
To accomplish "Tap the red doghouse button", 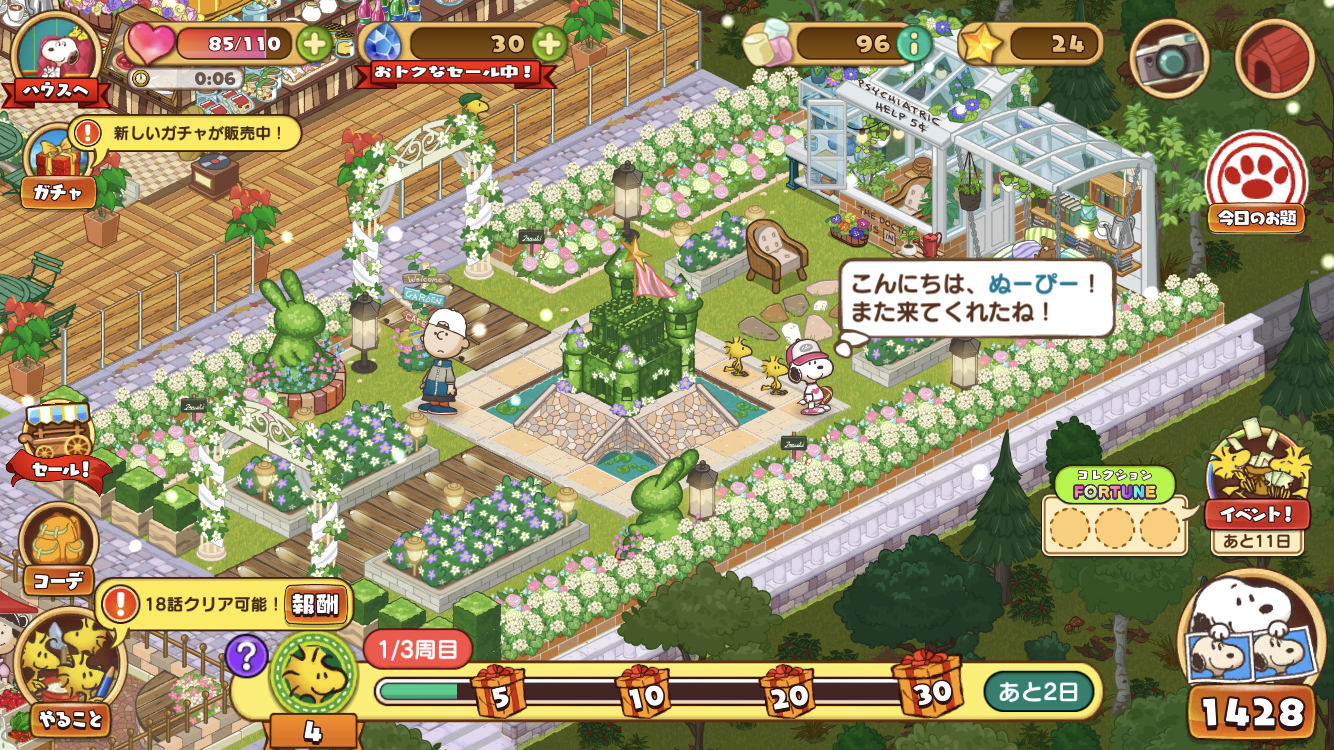I will pos(1273,59).
